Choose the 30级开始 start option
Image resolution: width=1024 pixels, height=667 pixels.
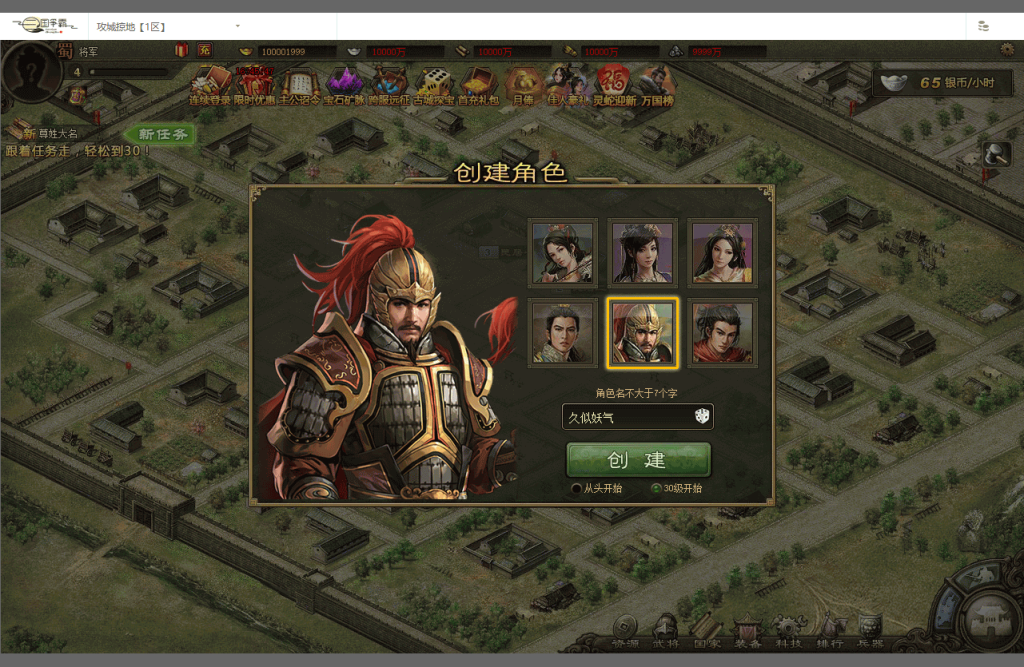[x=656, y=489]
